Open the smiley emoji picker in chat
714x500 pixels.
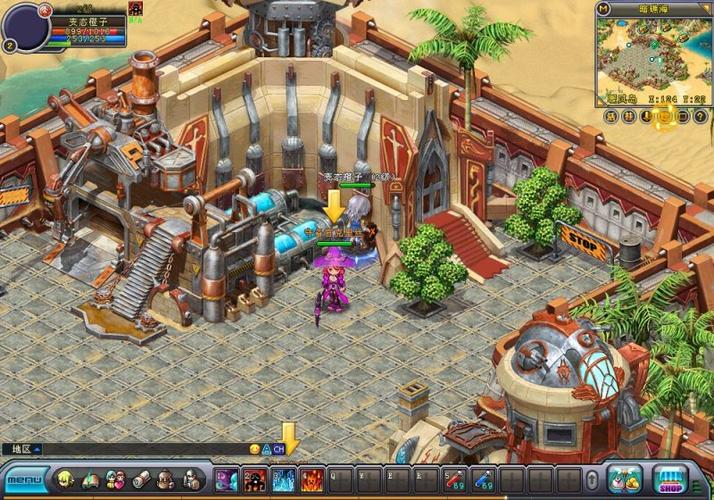tap(254, 450)
